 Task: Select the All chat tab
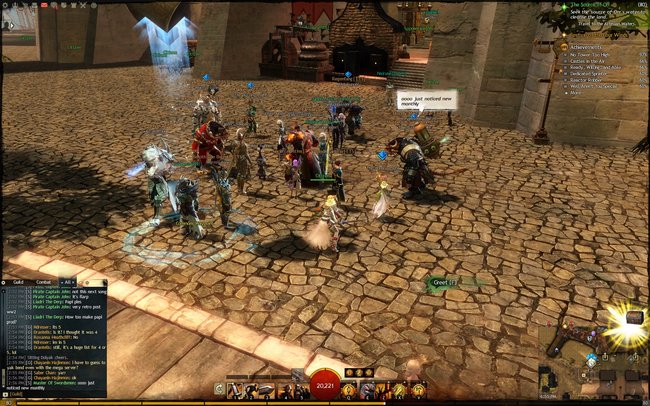pos(65,283)
